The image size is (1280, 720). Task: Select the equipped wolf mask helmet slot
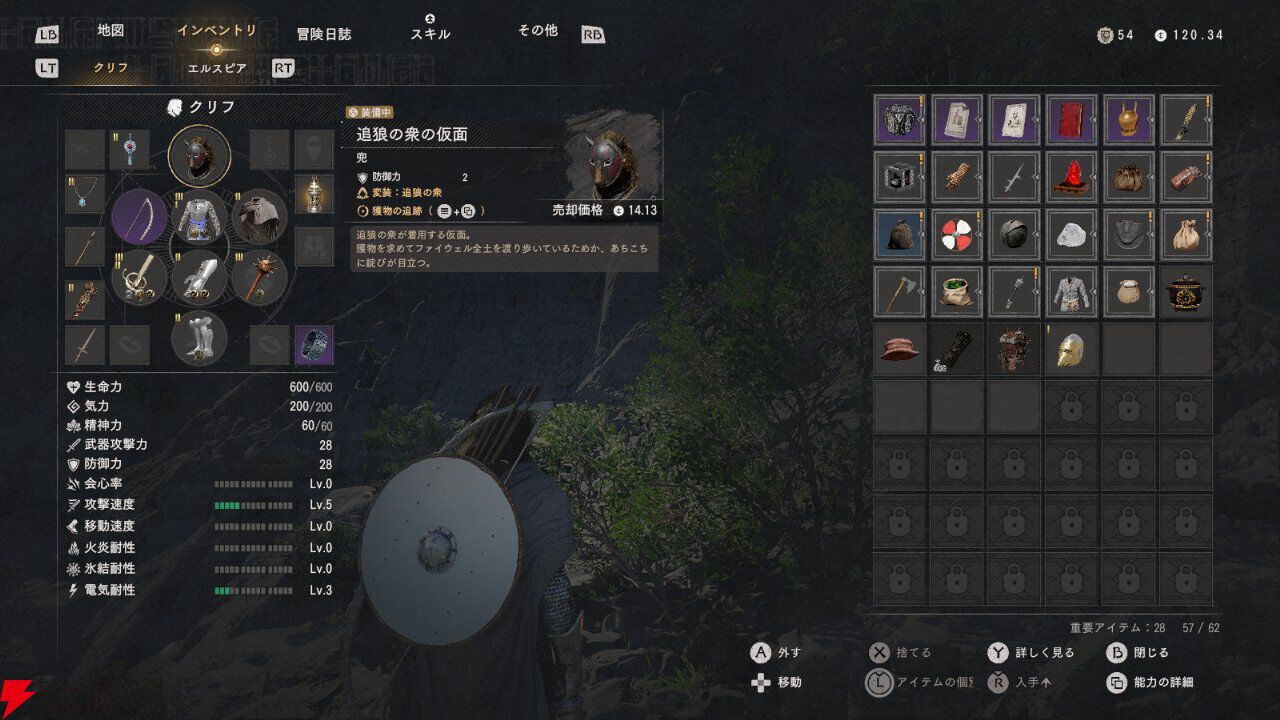(x=200, y=155)
